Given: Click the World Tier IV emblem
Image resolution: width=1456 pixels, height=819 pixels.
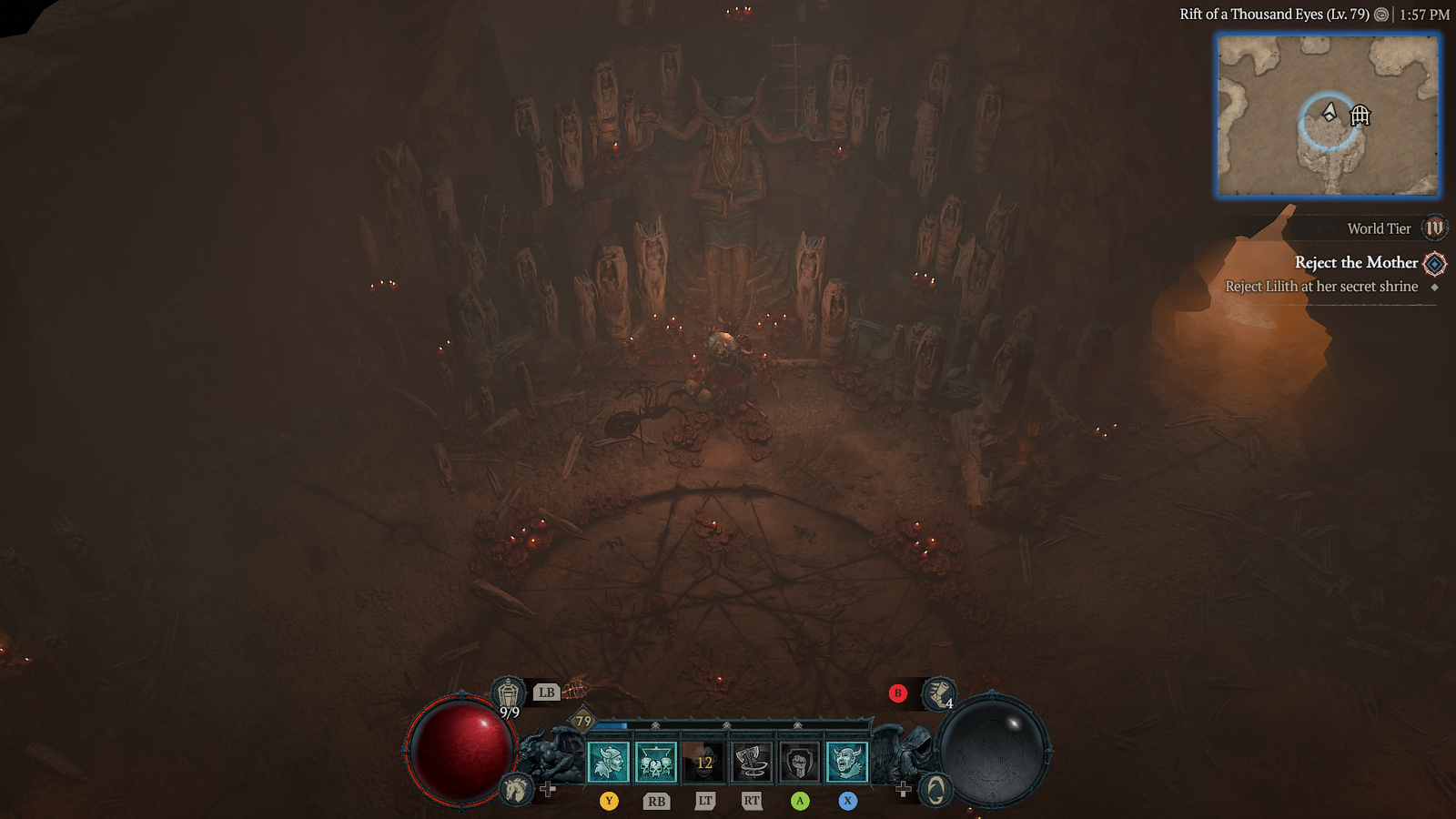Looking at the screenshot, I should [x=1432, y=228].
